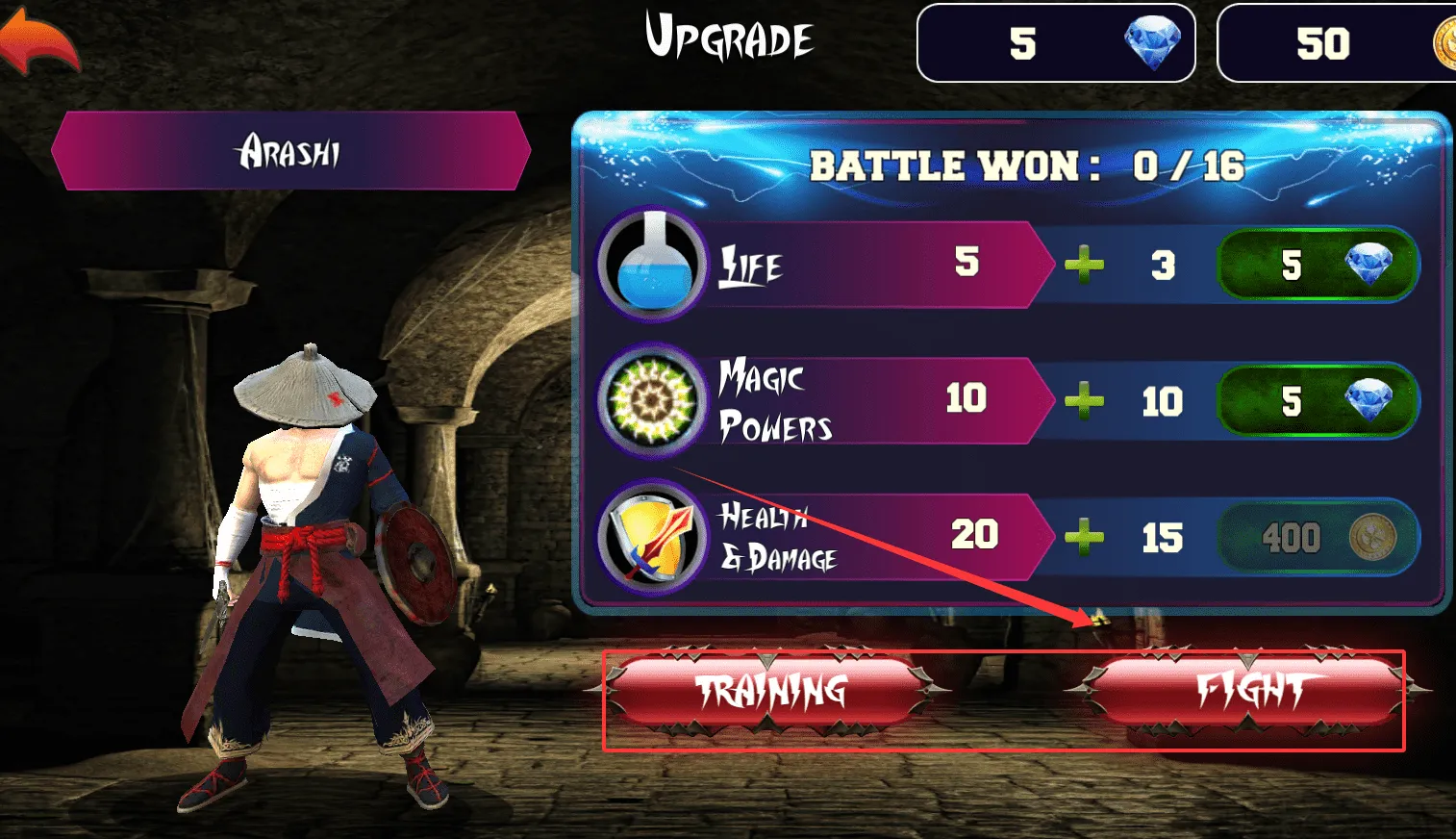Screen dimensions: 1456x839
Task: Open the gold coin balance counter
Action: click(x=1337, y=43)
